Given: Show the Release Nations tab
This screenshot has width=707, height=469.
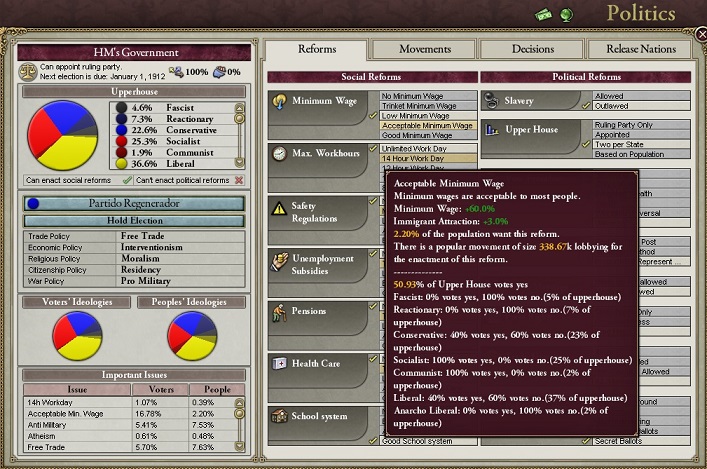Looking at the screenshot, I should click(x=638, y=49).
